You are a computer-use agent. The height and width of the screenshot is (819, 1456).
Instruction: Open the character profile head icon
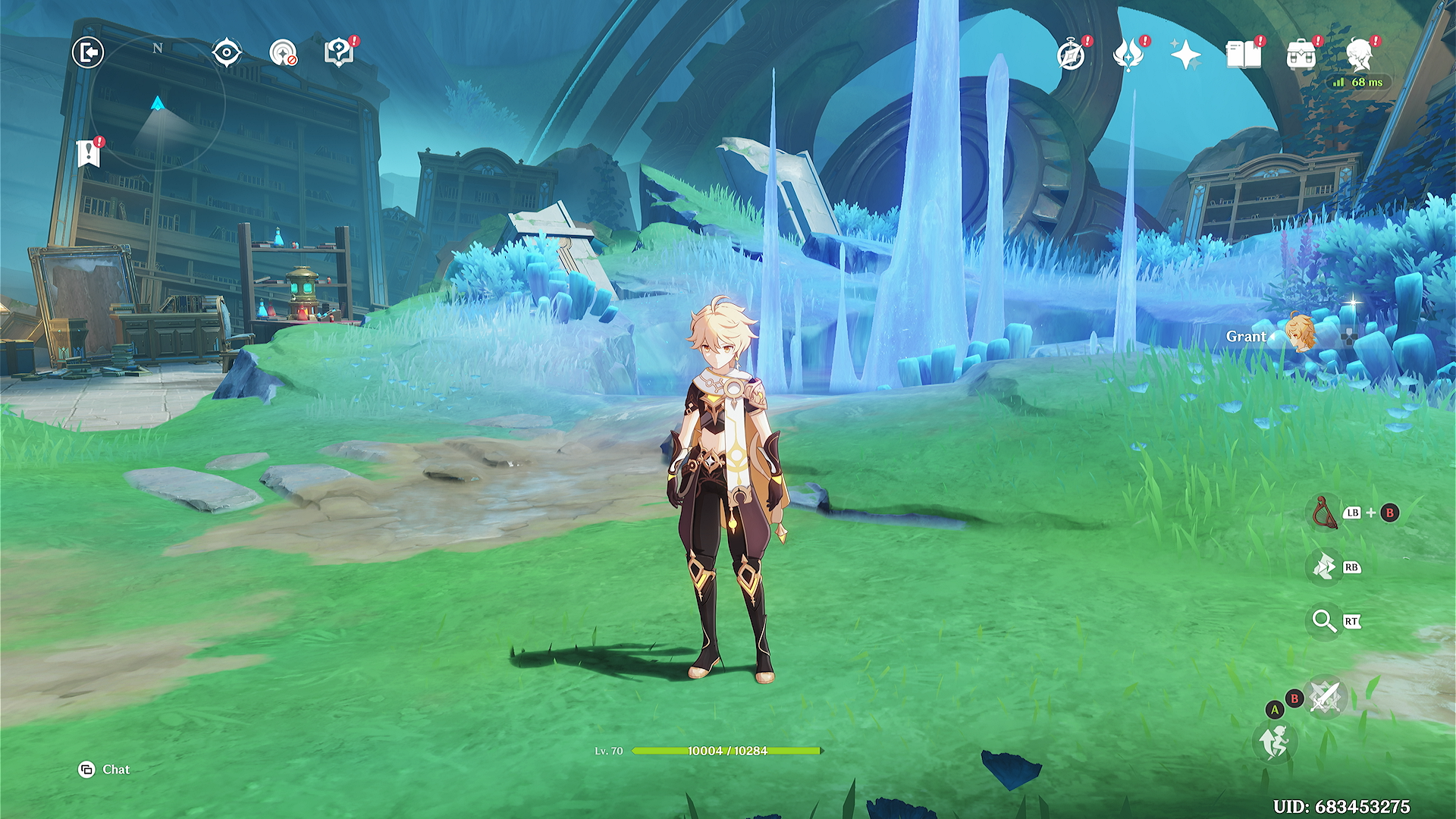tap(1359, 55)
